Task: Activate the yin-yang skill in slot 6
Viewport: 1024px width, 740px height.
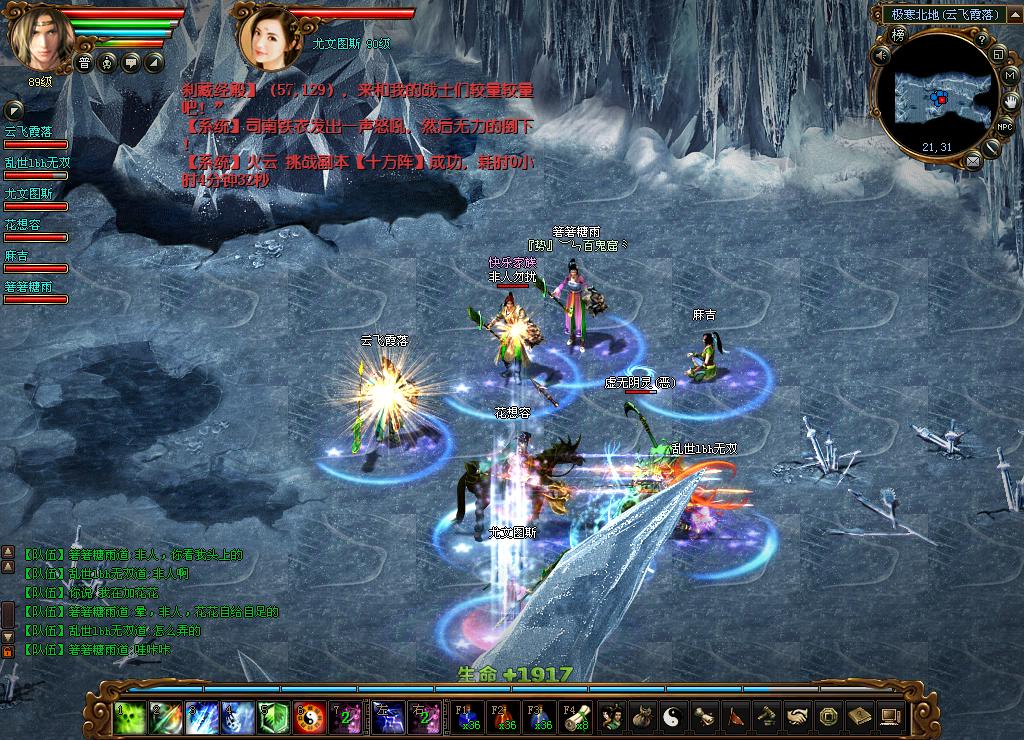Action: tap(310, 716)
